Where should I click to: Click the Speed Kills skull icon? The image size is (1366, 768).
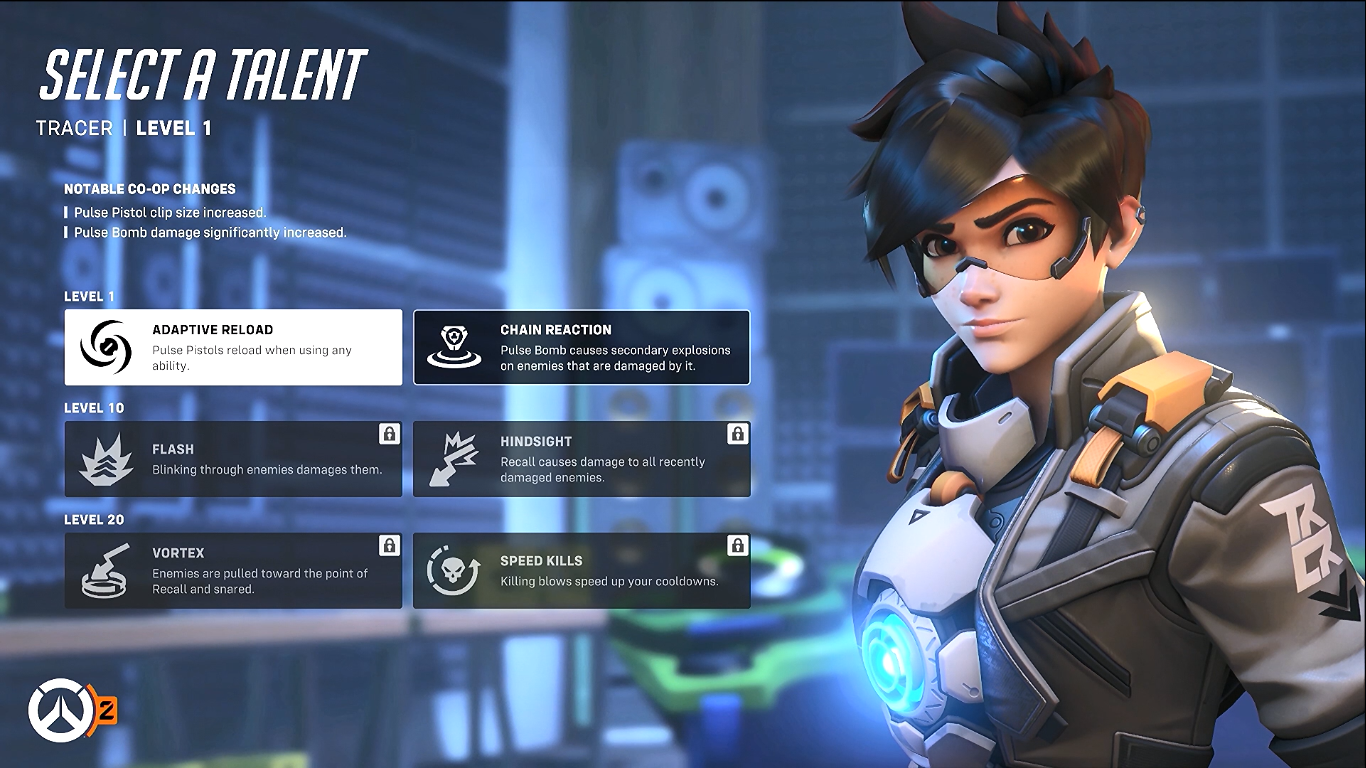coord(455,570)
